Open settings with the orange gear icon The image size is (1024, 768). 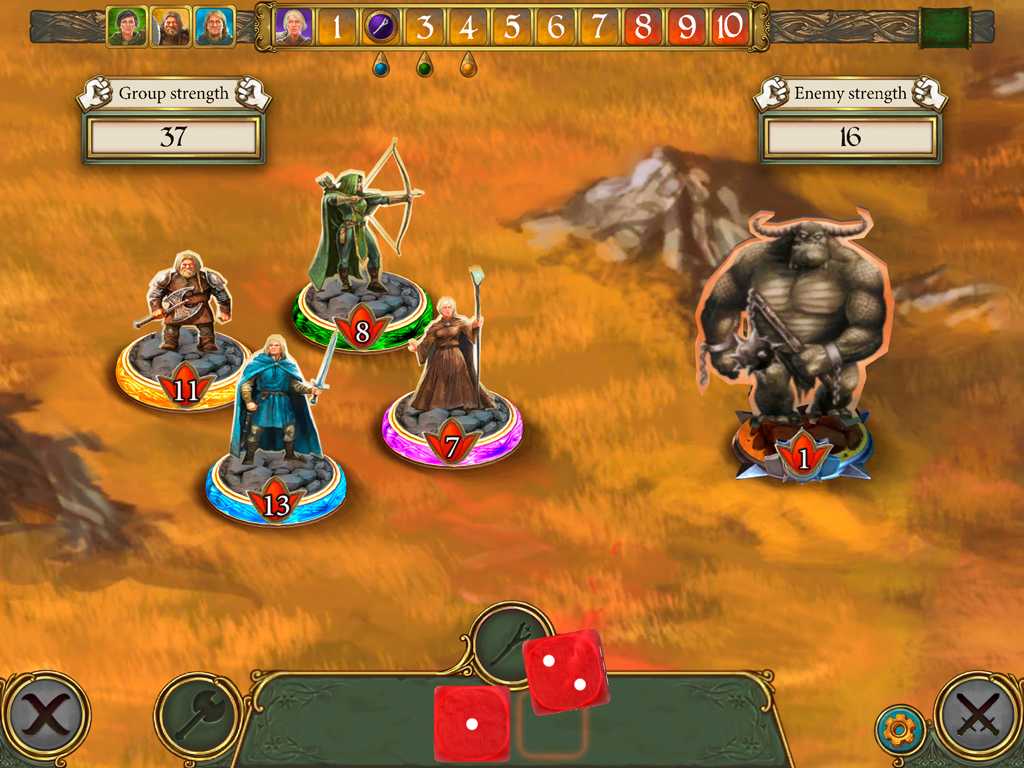point(899,731)
